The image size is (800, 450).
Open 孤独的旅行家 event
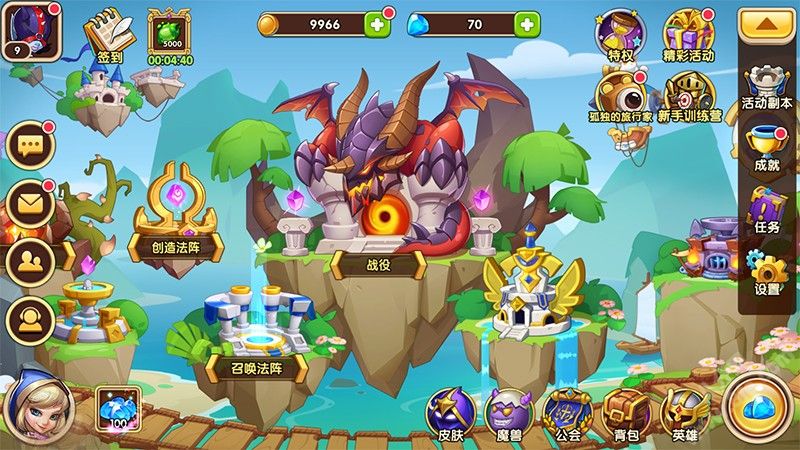(620, 96)
